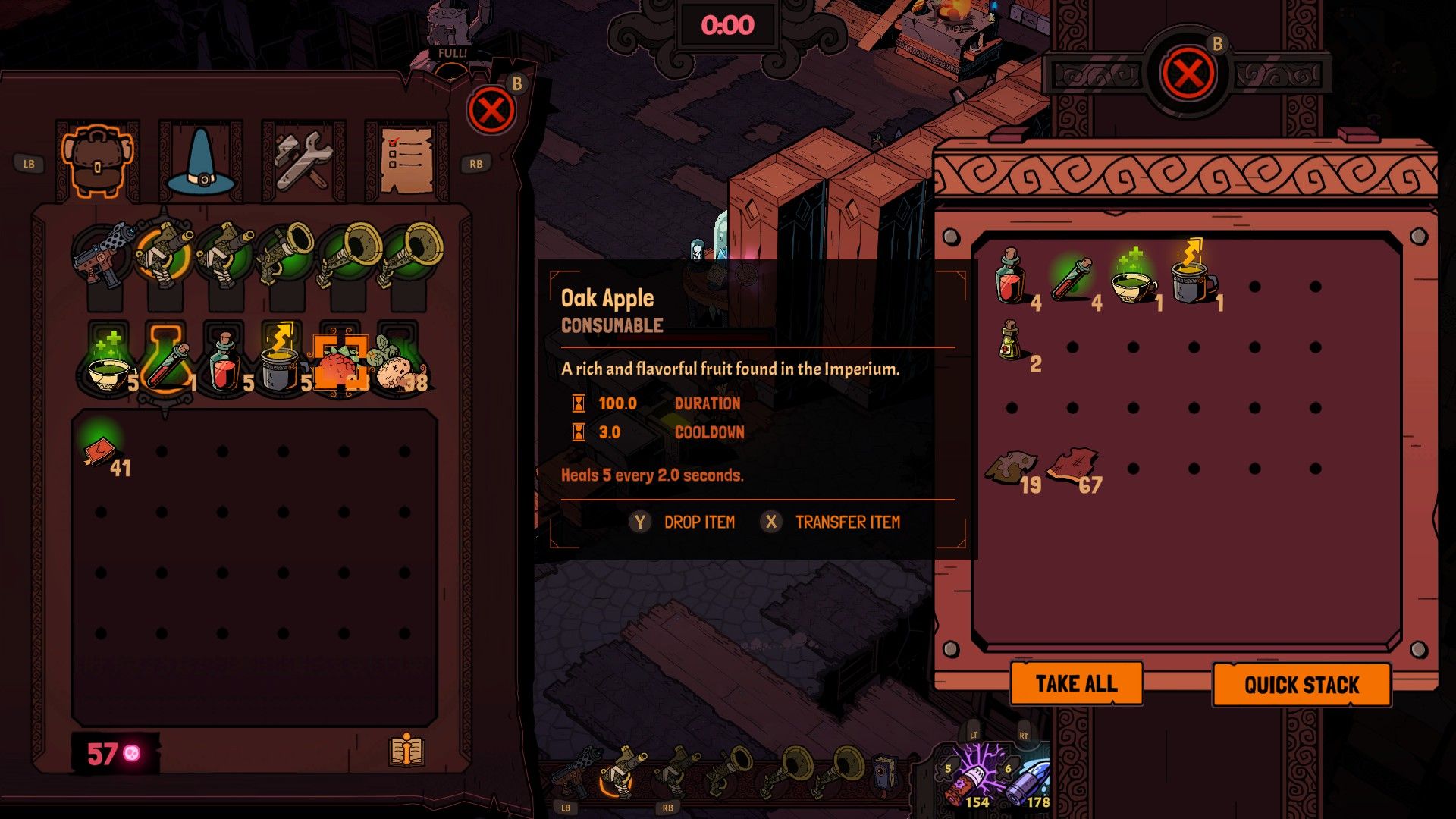
Task: Open the wizard hat equipment tab
Action: 200,161
